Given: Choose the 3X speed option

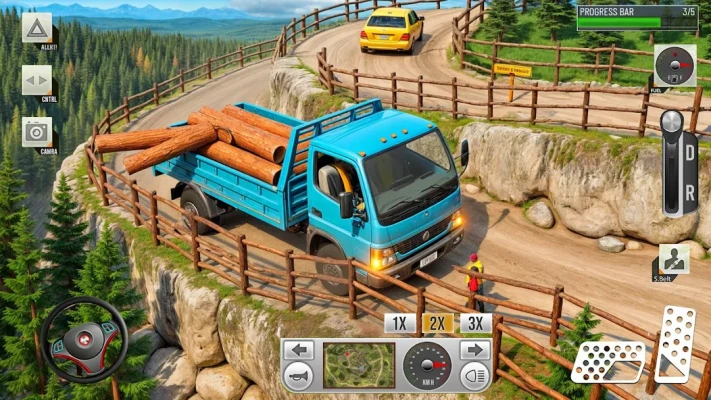Looking at the screenshot, I should tap(475, 323).
